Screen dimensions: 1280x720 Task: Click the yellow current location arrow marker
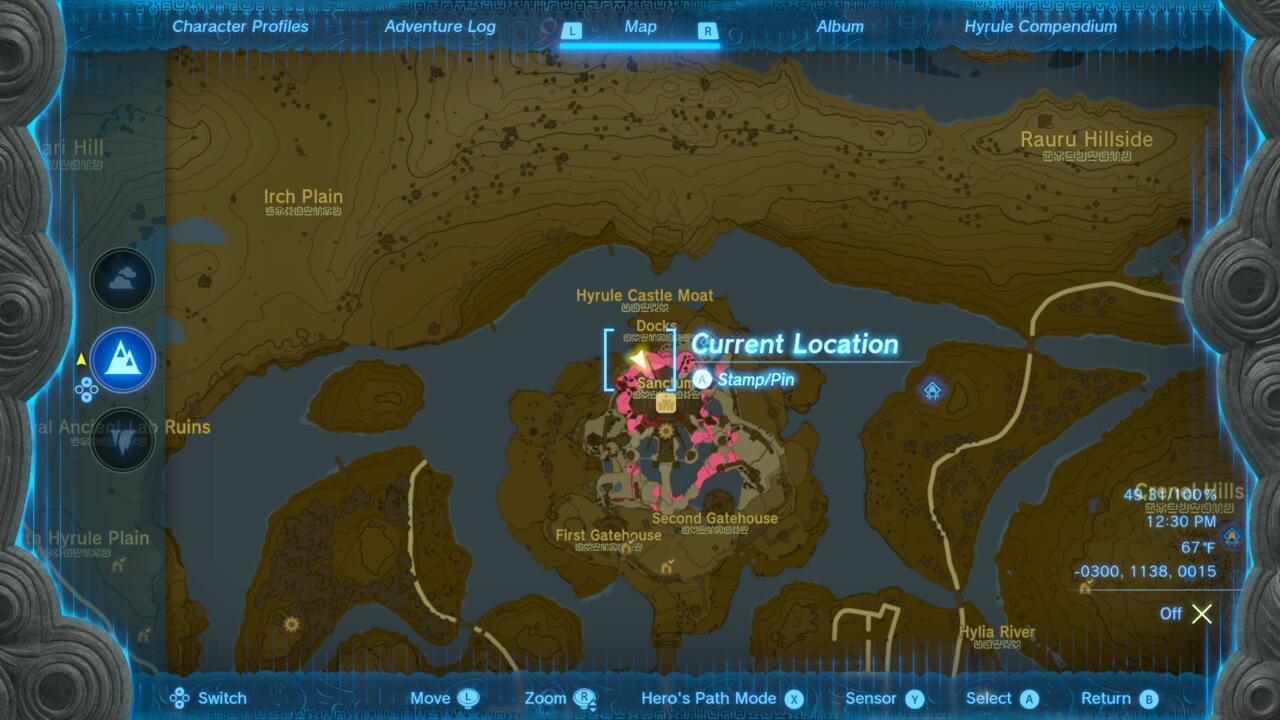pos(638,357)
